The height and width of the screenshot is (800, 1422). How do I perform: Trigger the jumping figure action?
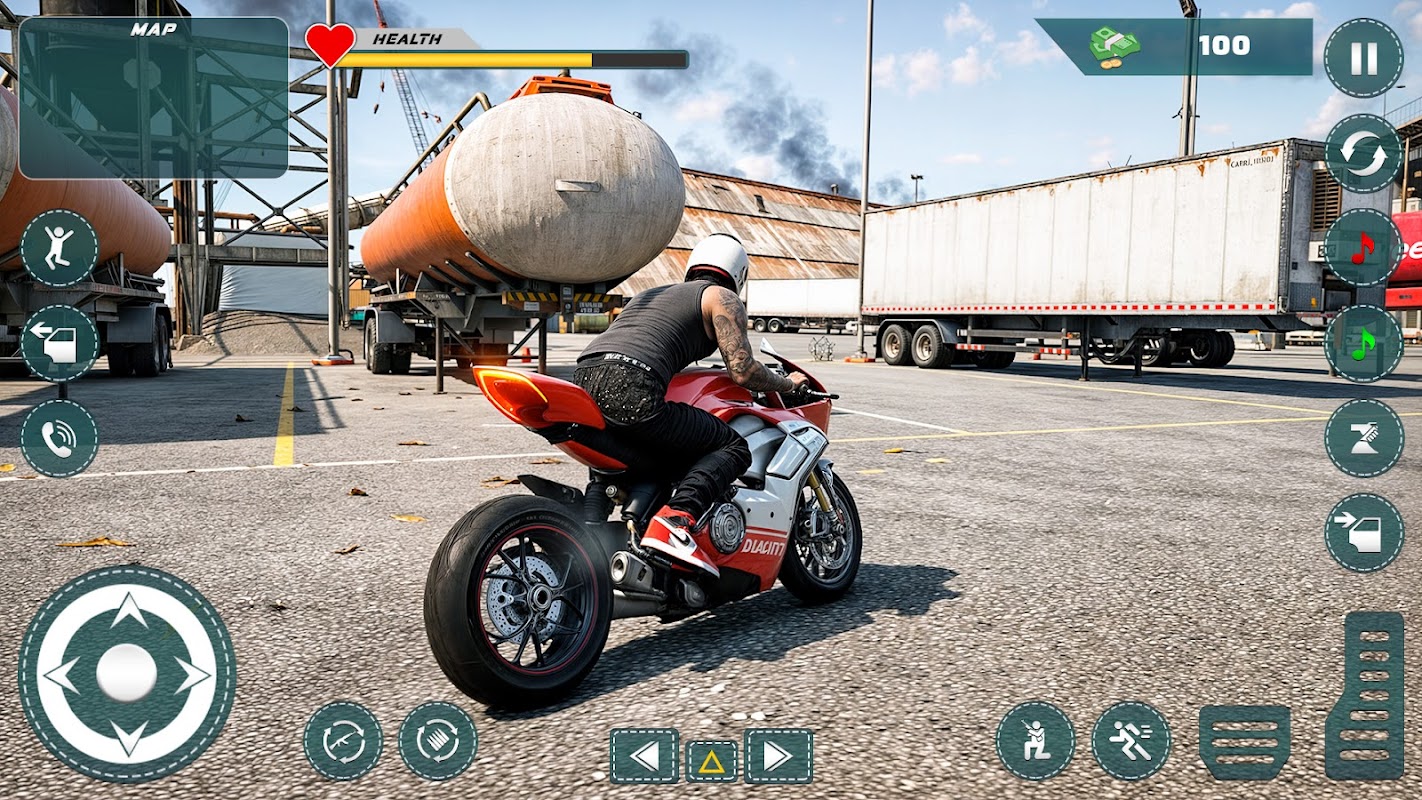59,248
